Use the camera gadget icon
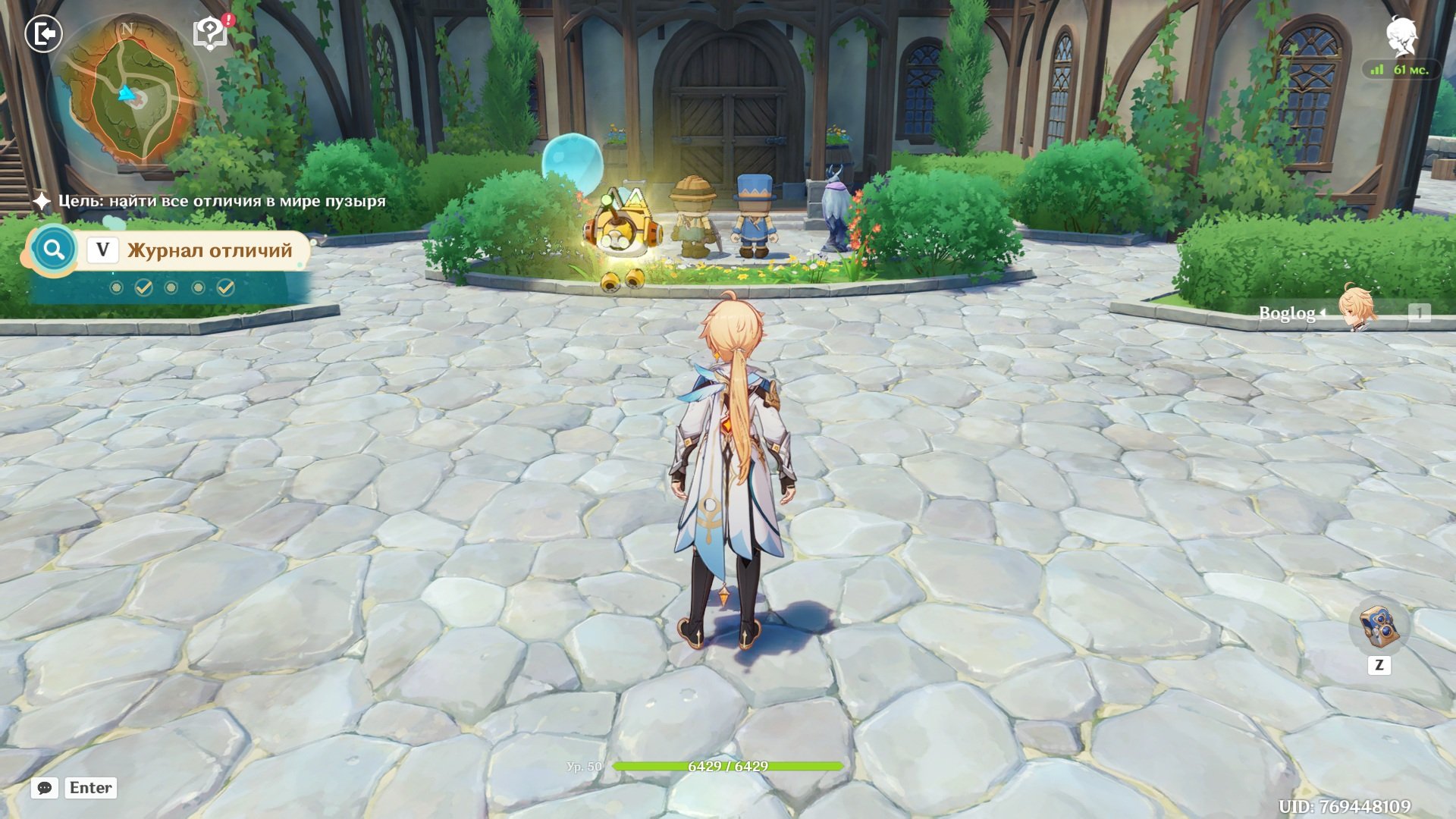The width and height of the screenshot is (1456, 819). pos(1379,626)
